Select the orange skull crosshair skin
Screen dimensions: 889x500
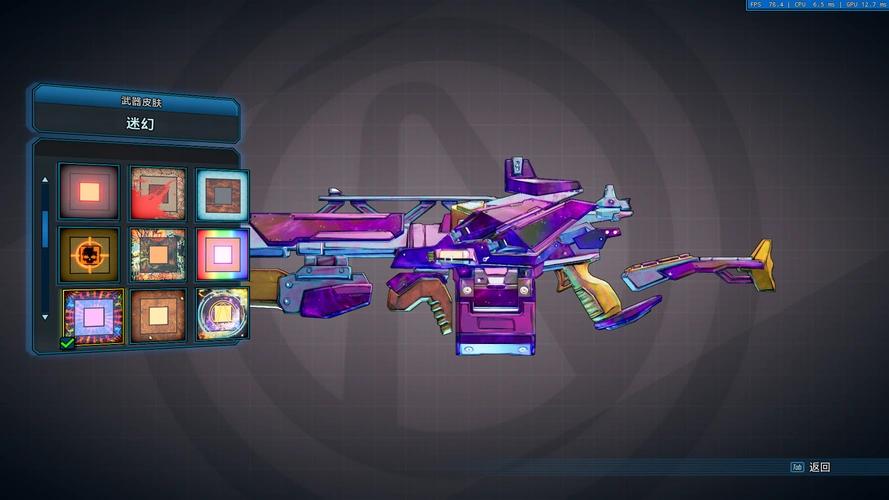(x=89, y=254)
